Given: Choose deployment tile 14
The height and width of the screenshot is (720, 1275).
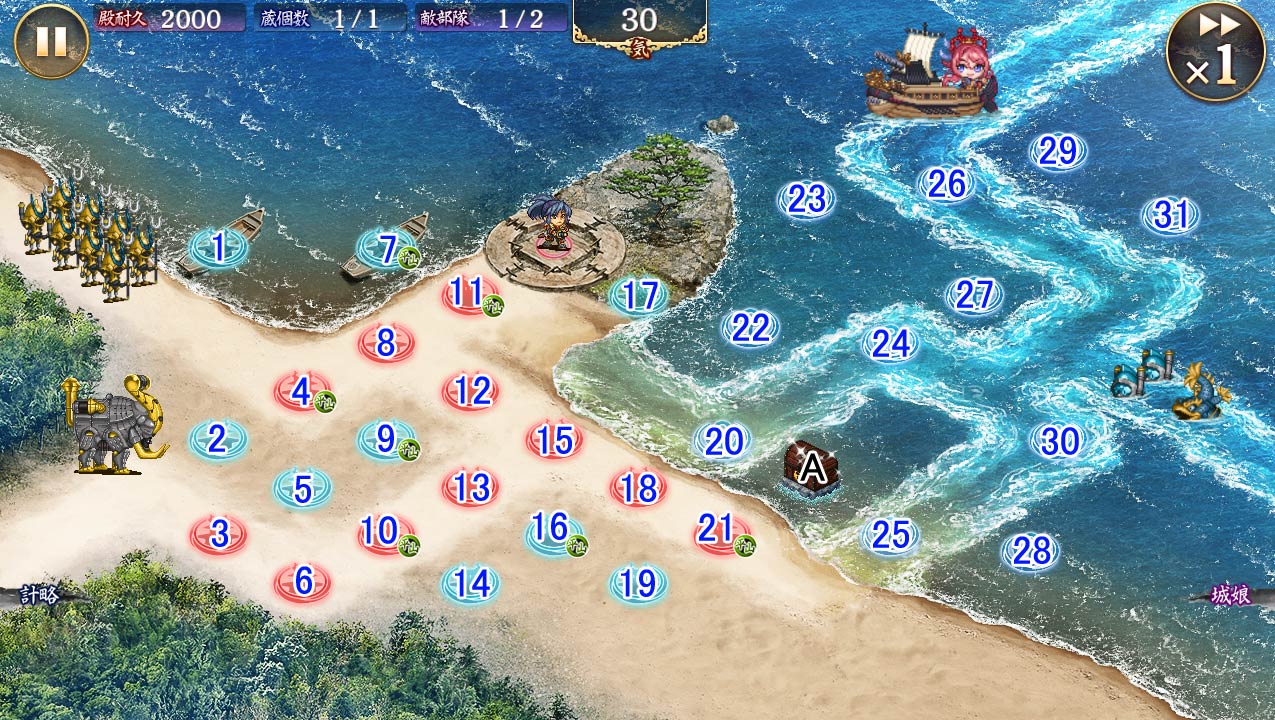Looking at the screenshot, I should (x=471, y=583).
